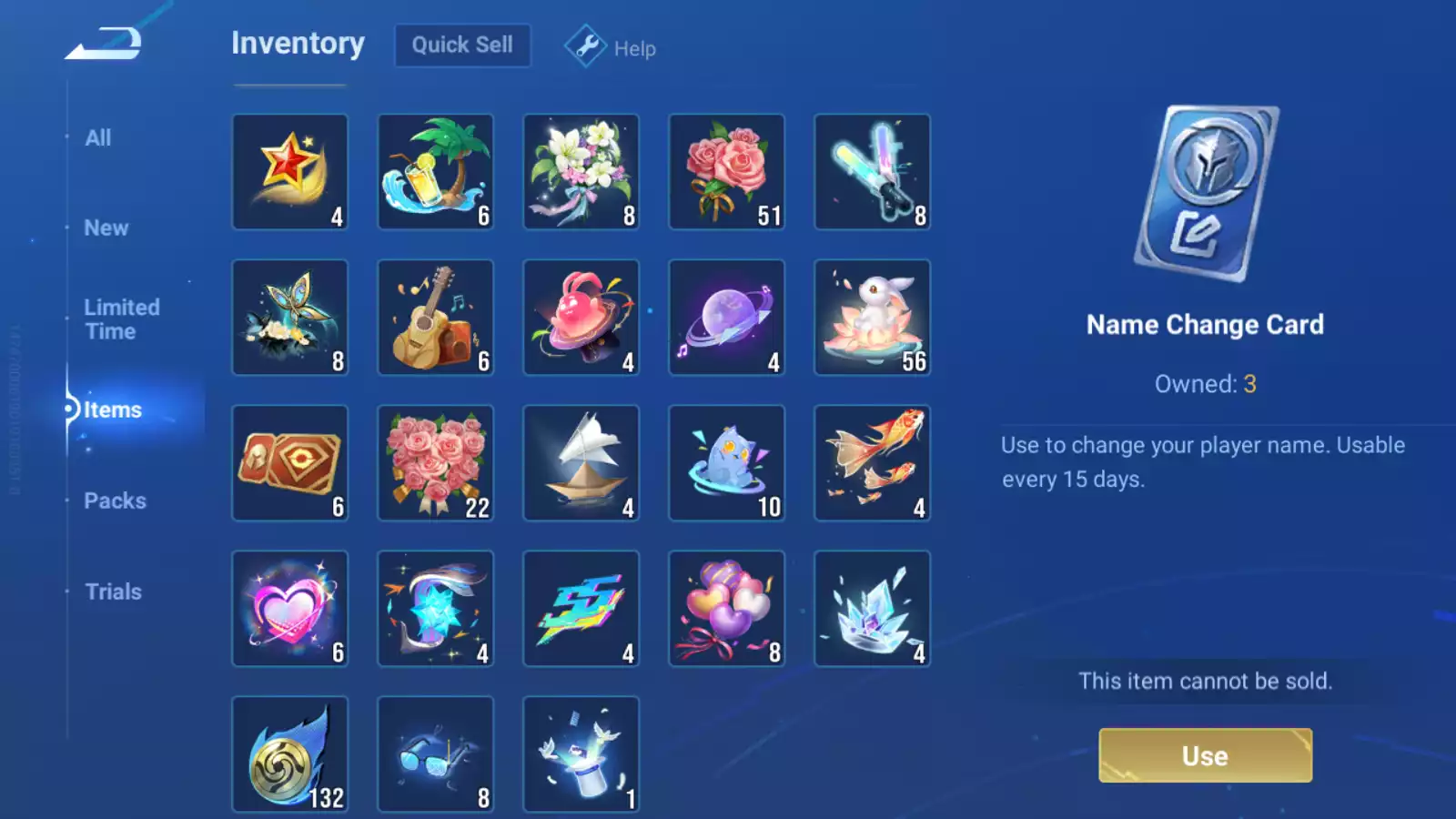This screenshot has width=1456, height=819.
Task: Choose the white lily bouquet
Action: (581, 172)
